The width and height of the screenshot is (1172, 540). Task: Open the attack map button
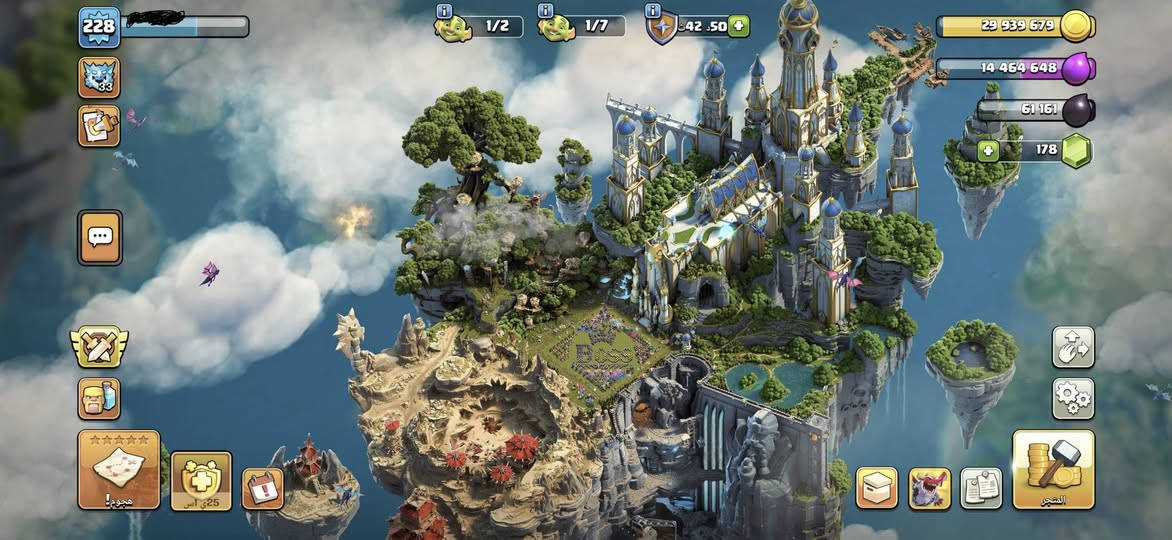(119, 469)
